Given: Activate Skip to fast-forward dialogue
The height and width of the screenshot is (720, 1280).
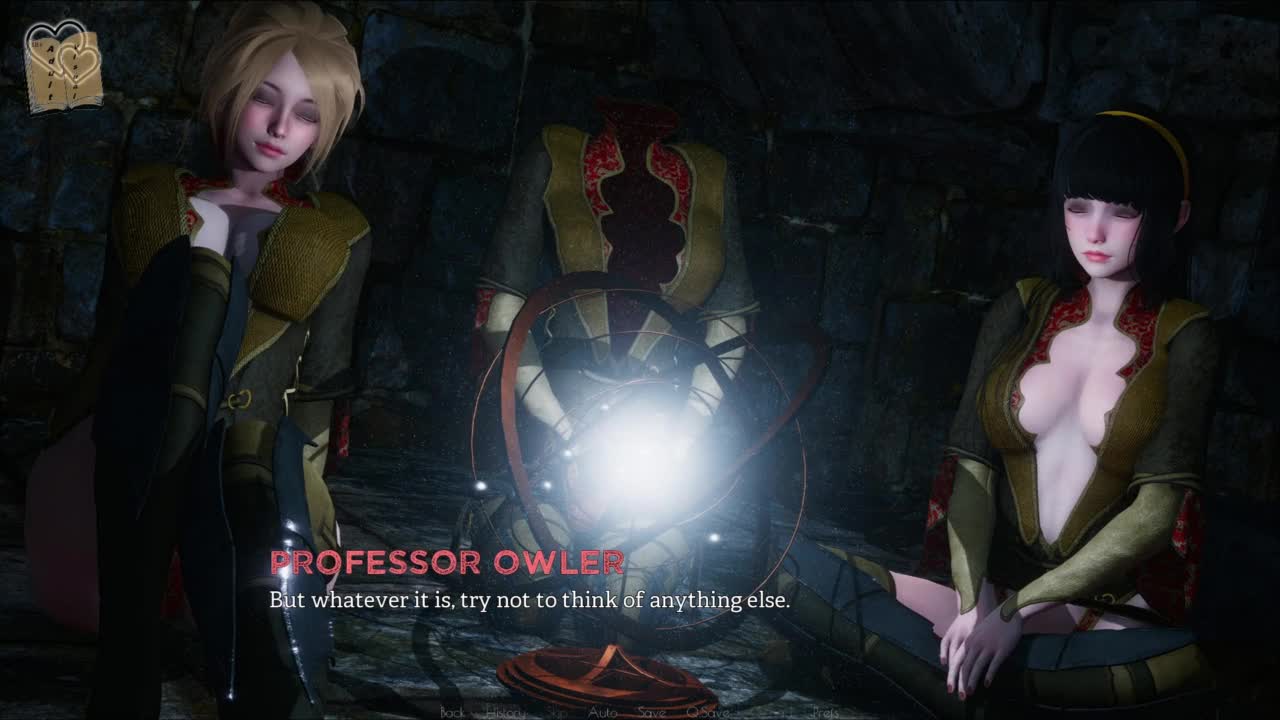Looking at the screenshot, I should pos(557,712).
